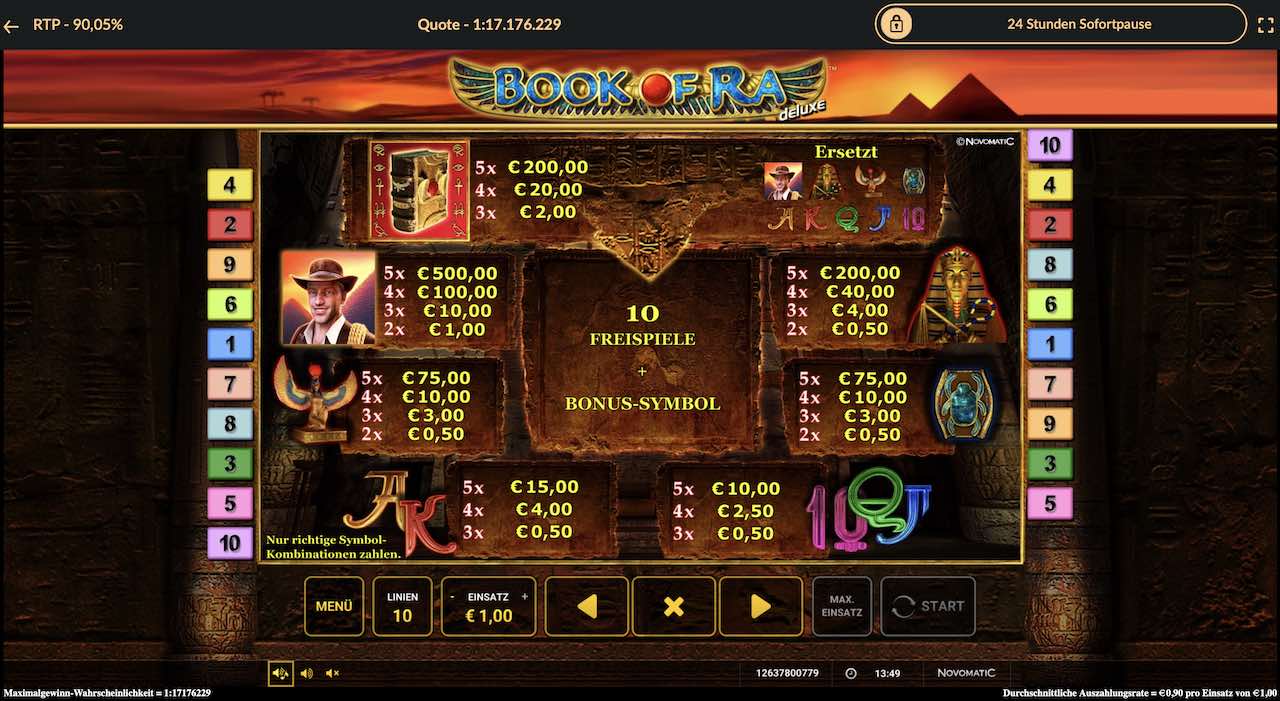
Task: Click the LINIEN 10 lines button
Action: (402, 606)
